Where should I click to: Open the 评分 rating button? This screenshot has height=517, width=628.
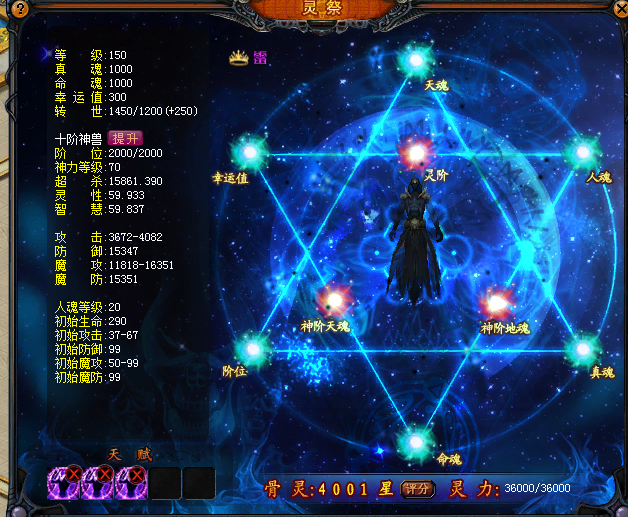(x=417, y=489)
